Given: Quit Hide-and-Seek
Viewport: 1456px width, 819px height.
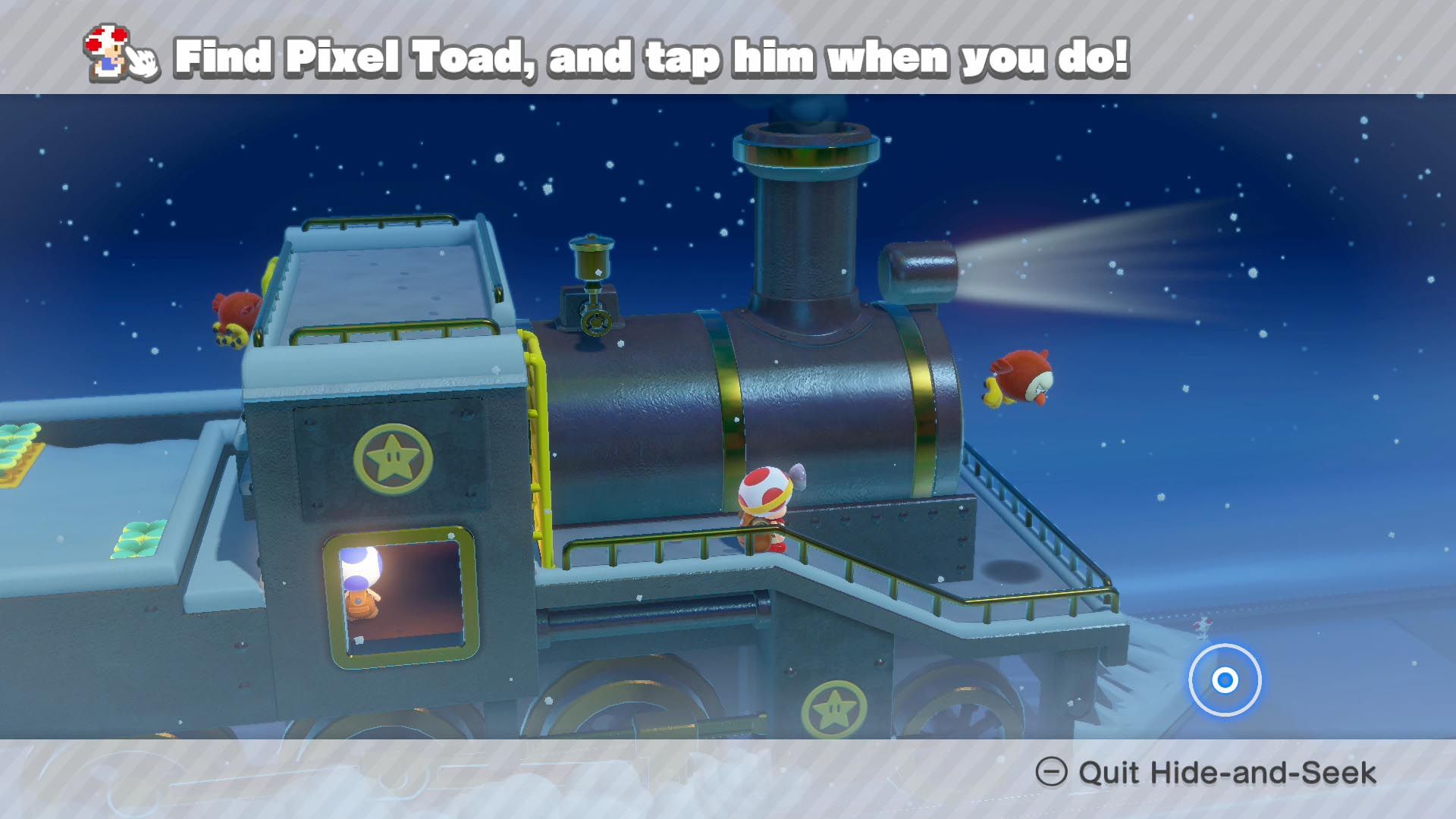Looking at the screenshot, I should coord(1206,773).
